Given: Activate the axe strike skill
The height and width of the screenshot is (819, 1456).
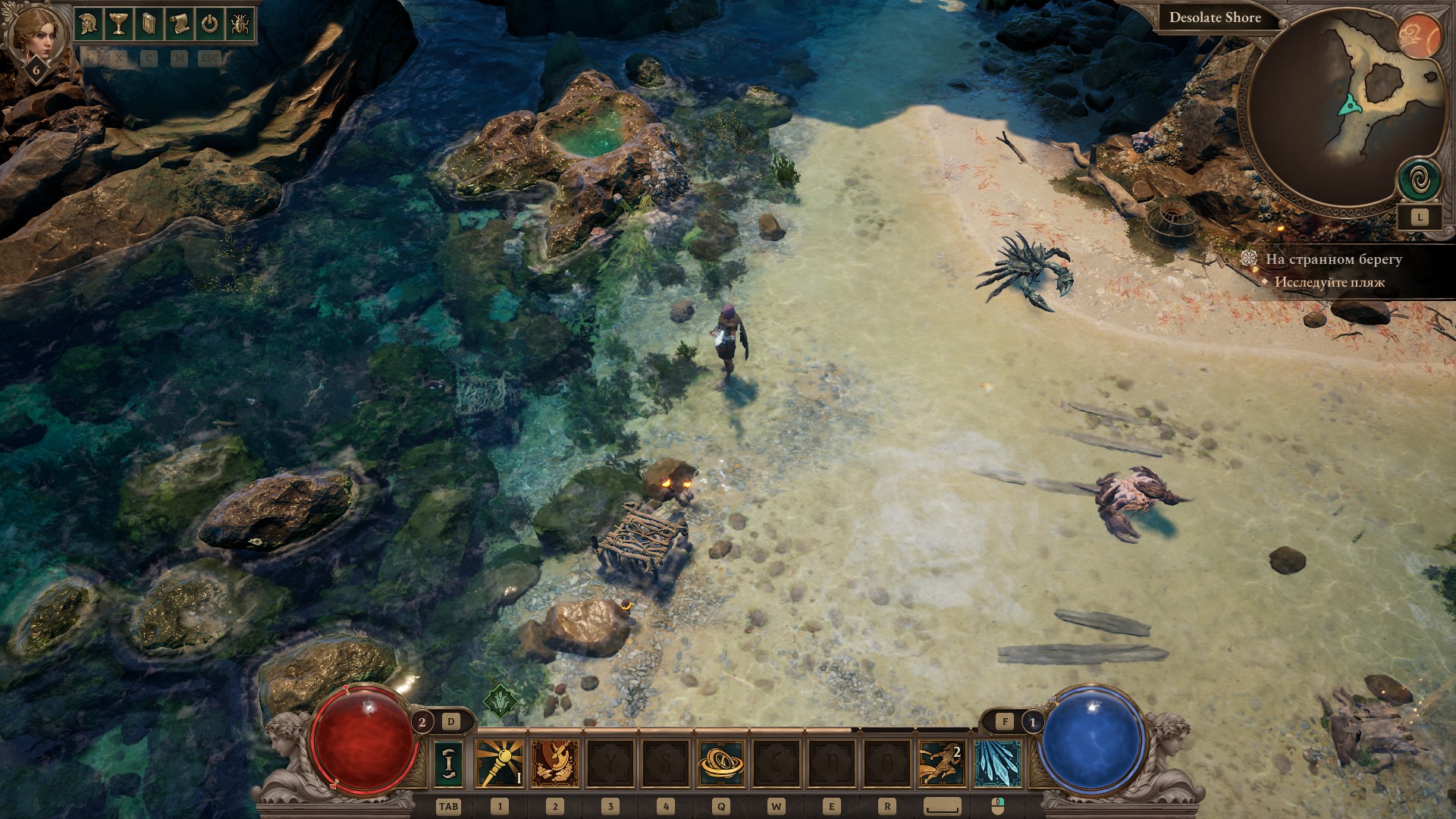Looking at the screenshot, I should click(555, 763).
